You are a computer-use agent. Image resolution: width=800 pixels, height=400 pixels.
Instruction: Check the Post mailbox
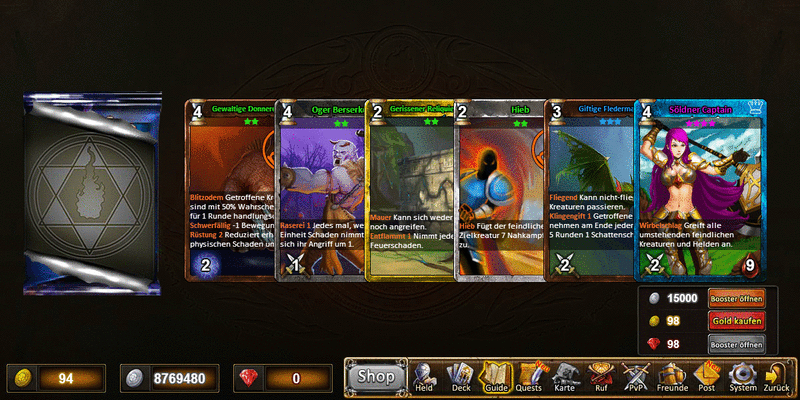[707, 376]
